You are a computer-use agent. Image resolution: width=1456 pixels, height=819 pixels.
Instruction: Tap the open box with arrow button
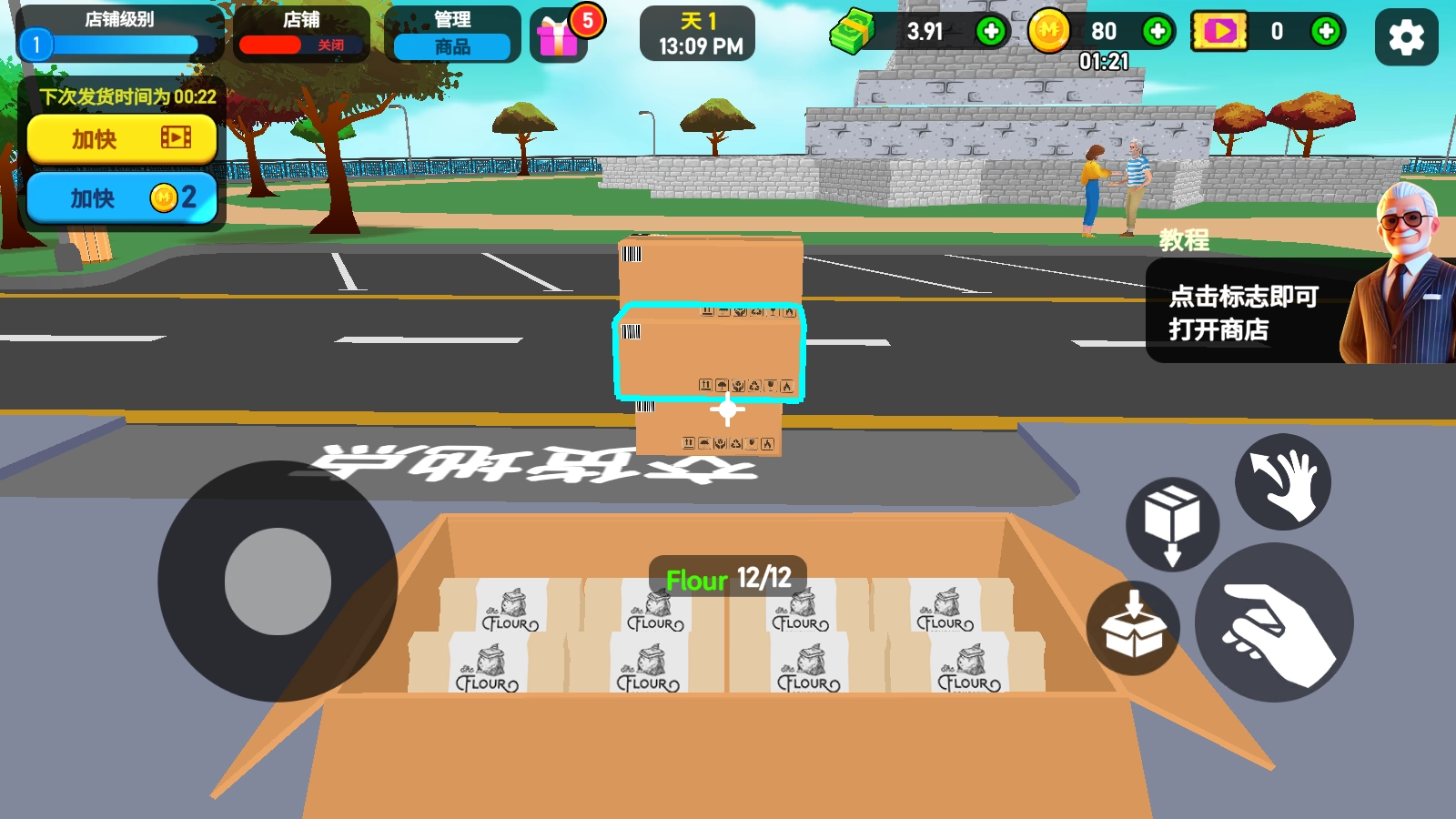[1133, 627]
